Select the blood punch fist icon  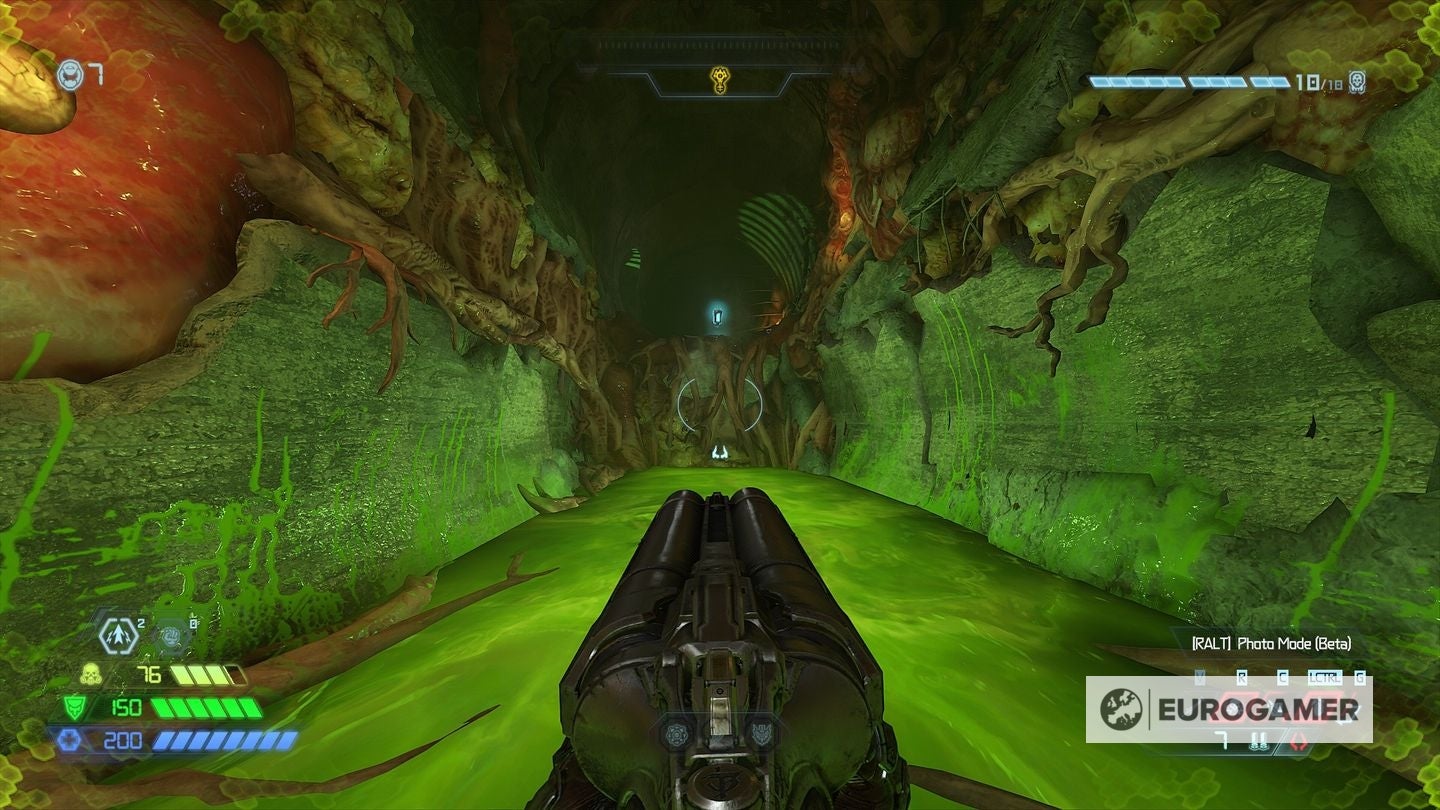coord(173,634)
